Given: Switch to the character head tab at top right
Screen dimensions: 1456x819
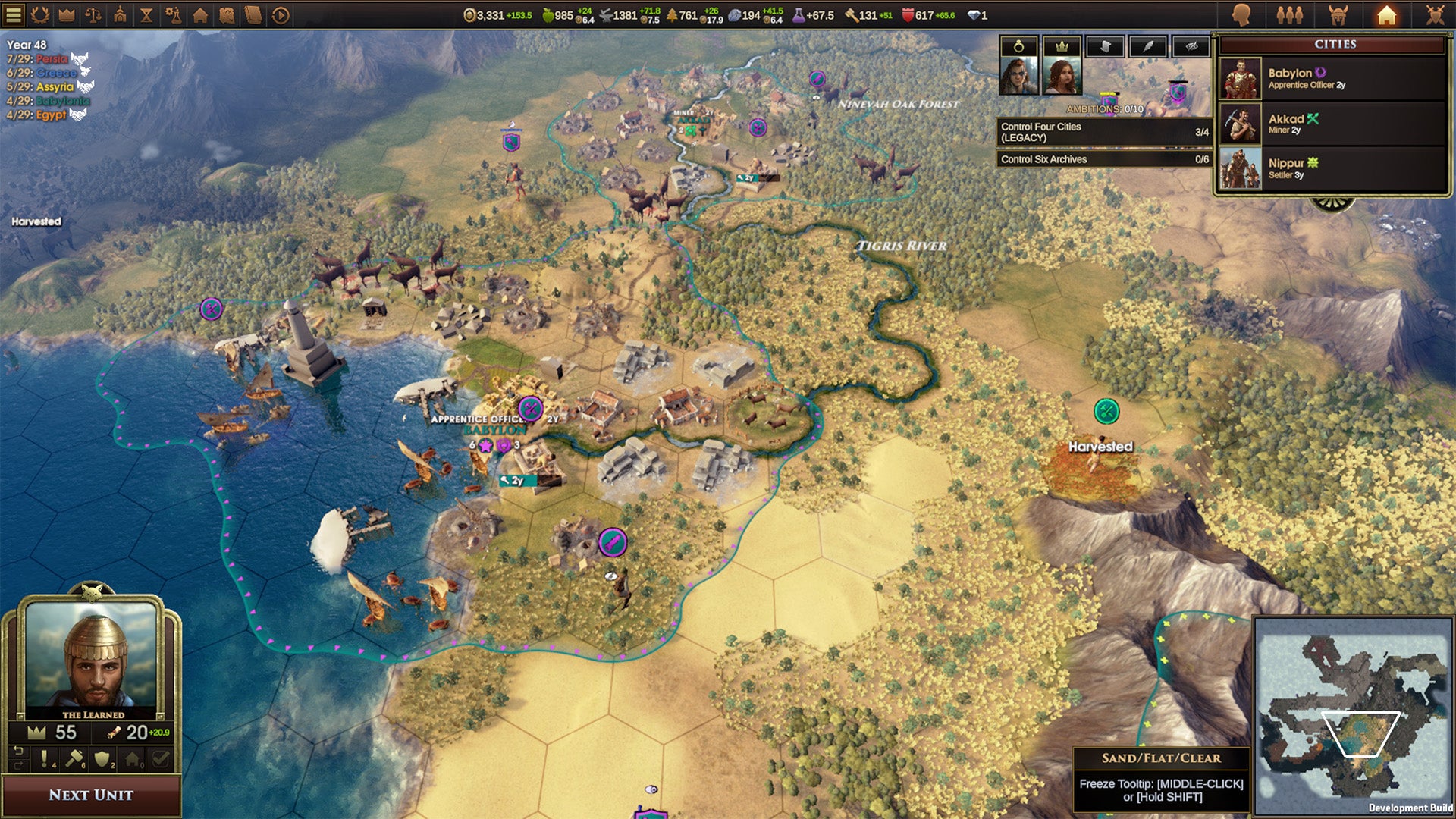Looking at the screenshot, I should click(1241, 14).
